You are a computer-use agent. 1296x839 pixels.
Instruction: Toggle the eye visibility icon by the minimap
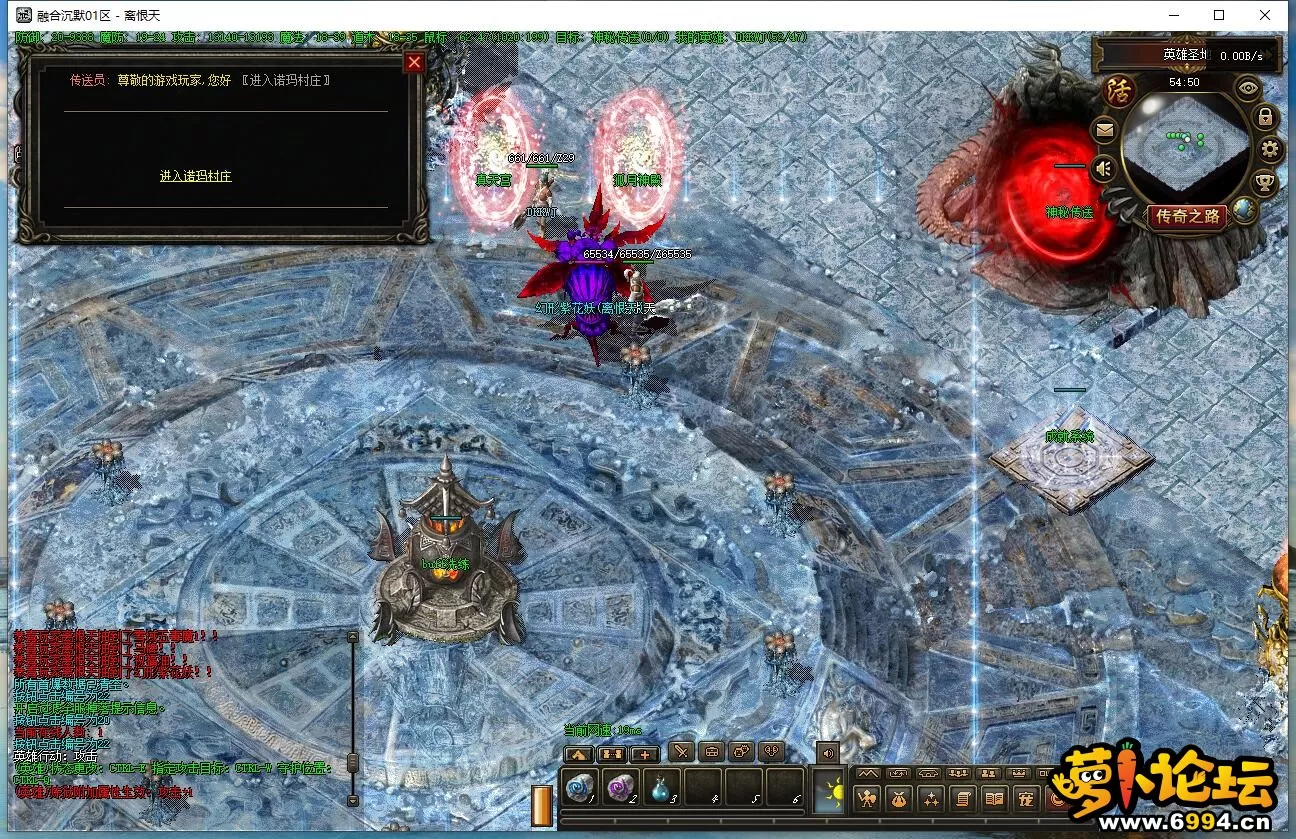[1248, 88]
